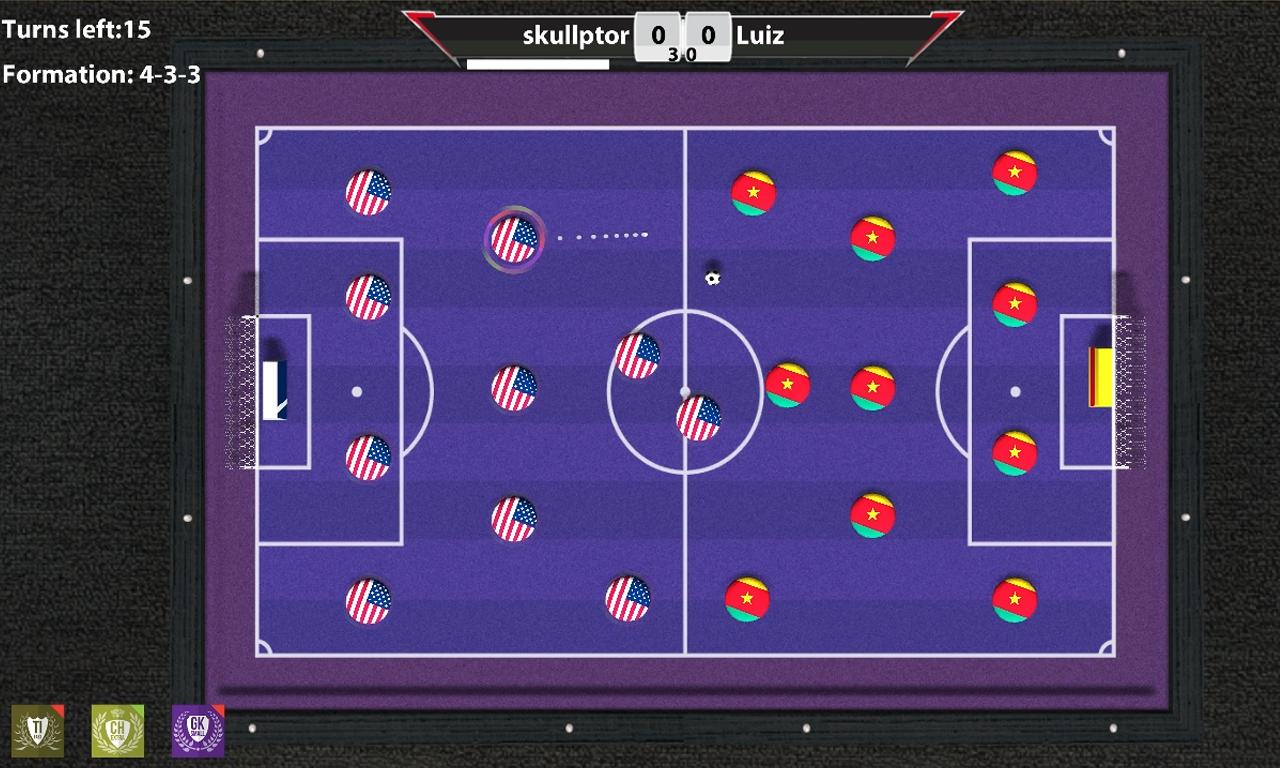The width and height of the screenshot is (1280, 768).
Task: Click the Luiz player name
Action: [x=763, y=36]
